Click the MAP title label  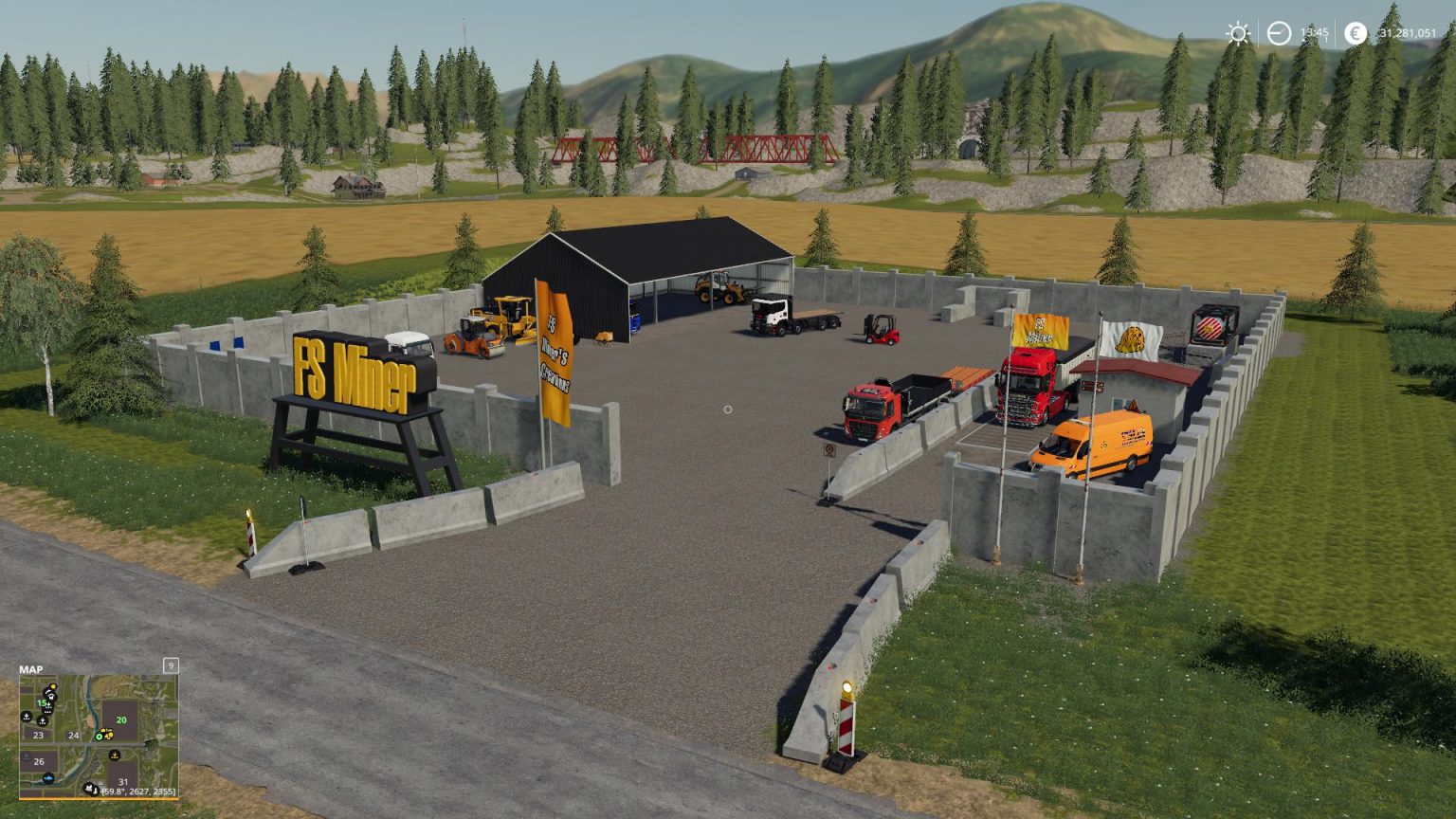pyautogui.click(x=31, y=669)
